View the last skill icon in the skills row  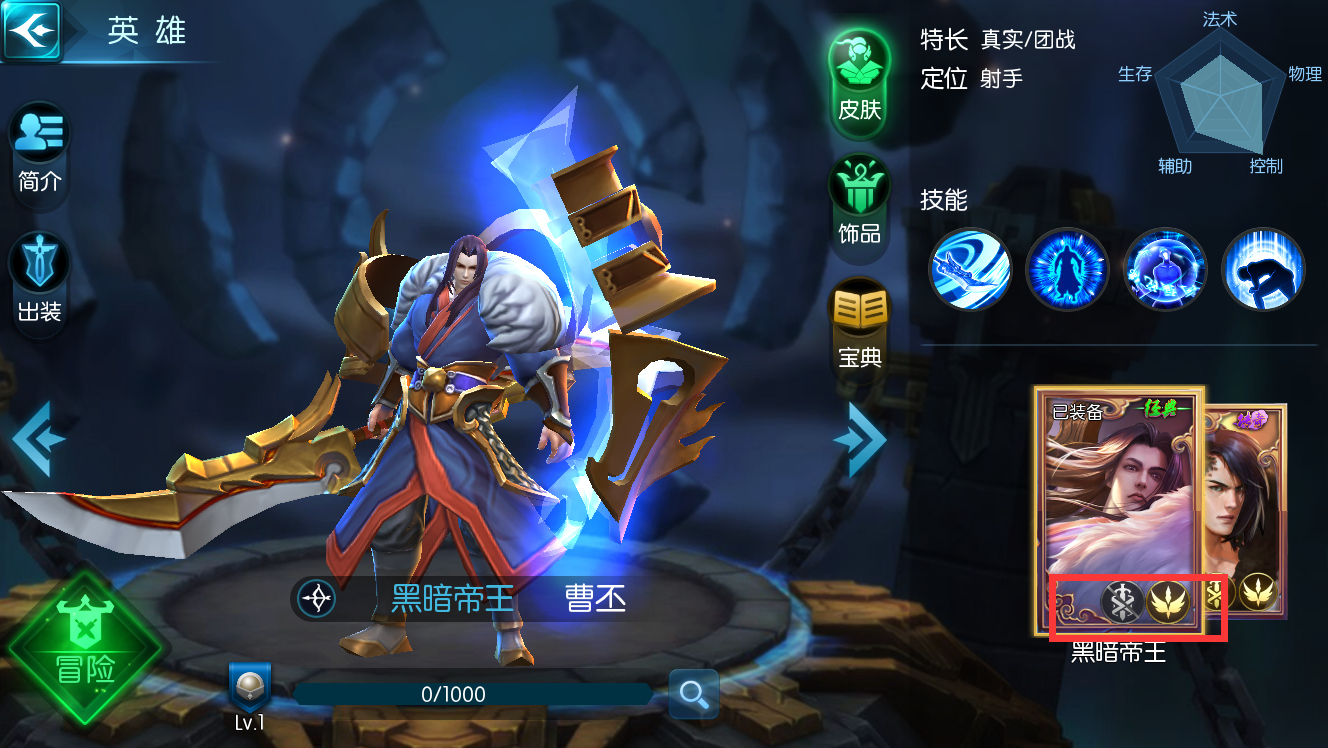click(1263, 270)
